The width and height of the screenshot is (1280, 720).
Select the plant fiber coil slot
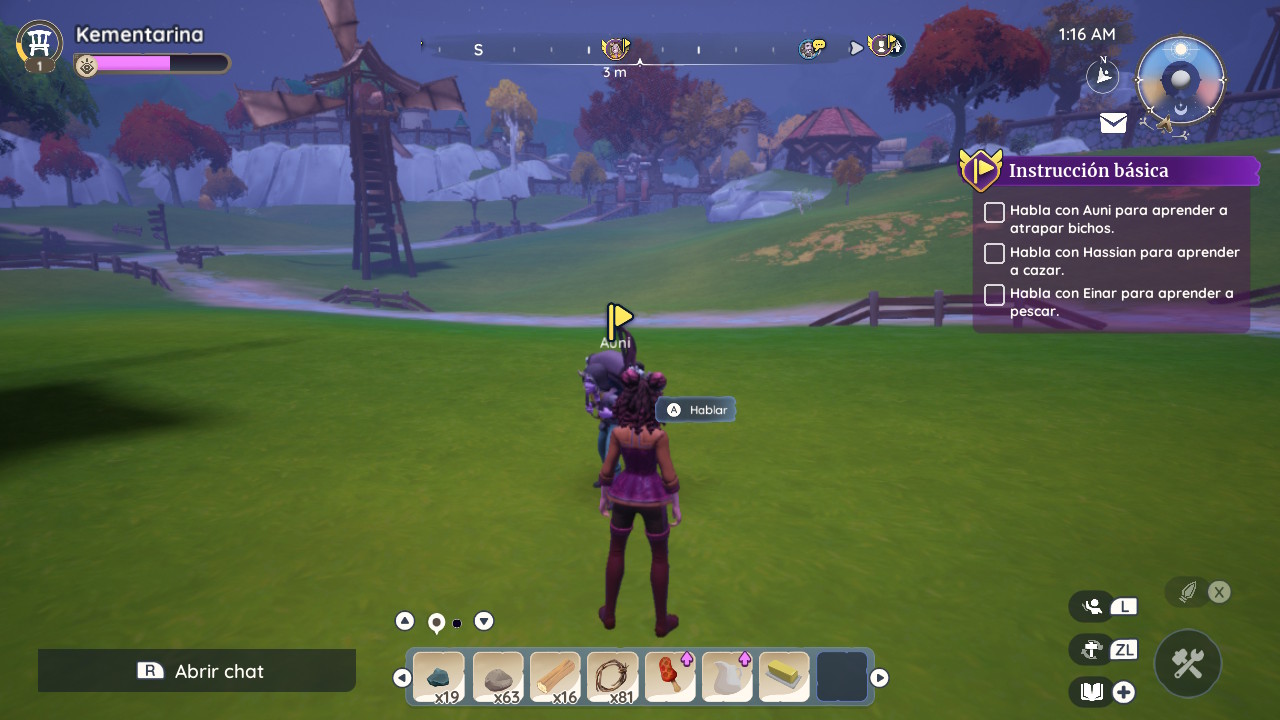coord(612,677)
